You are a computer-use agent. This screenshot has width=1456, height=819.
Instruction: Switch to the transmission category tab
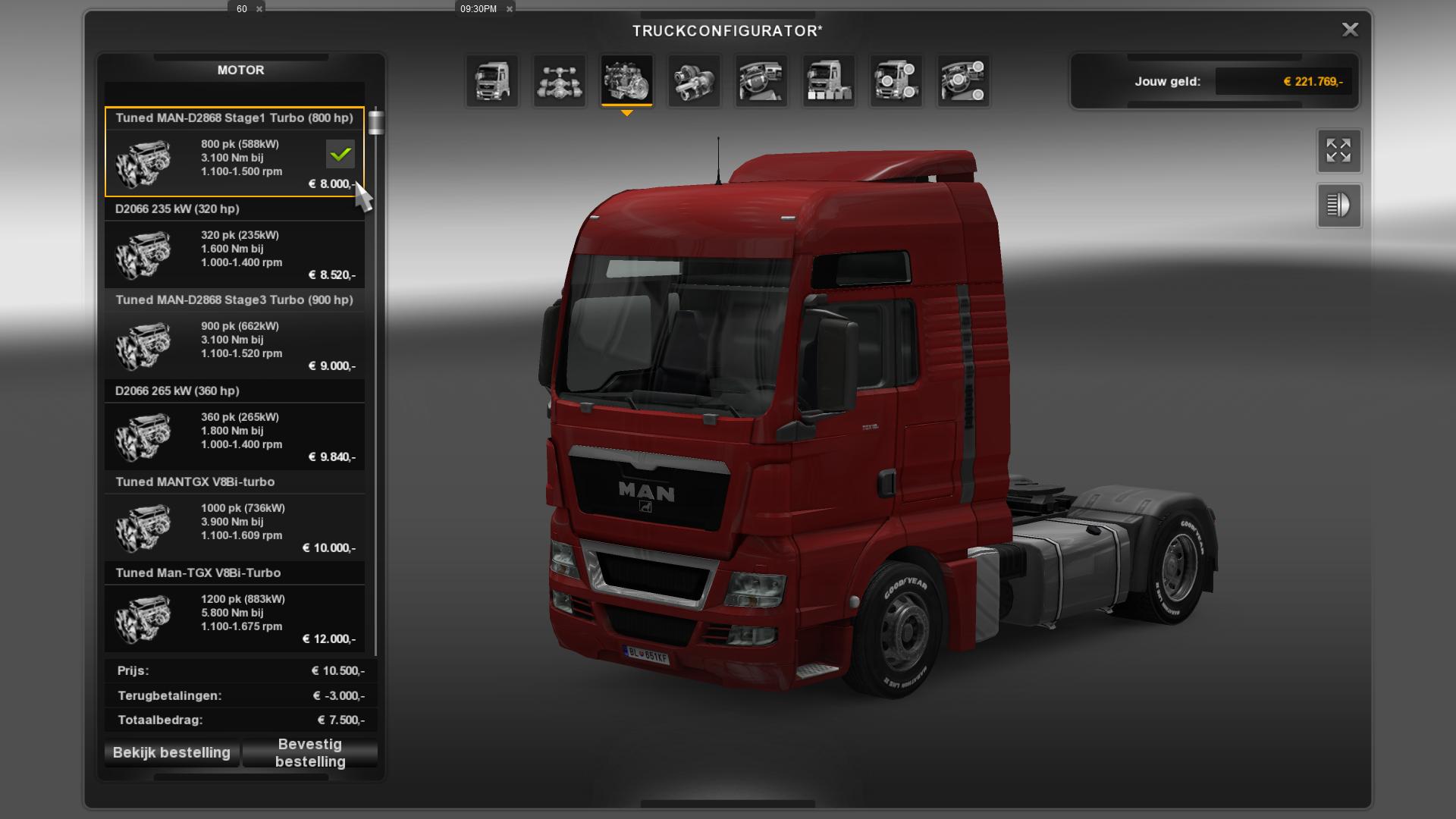tap(694, 80)
